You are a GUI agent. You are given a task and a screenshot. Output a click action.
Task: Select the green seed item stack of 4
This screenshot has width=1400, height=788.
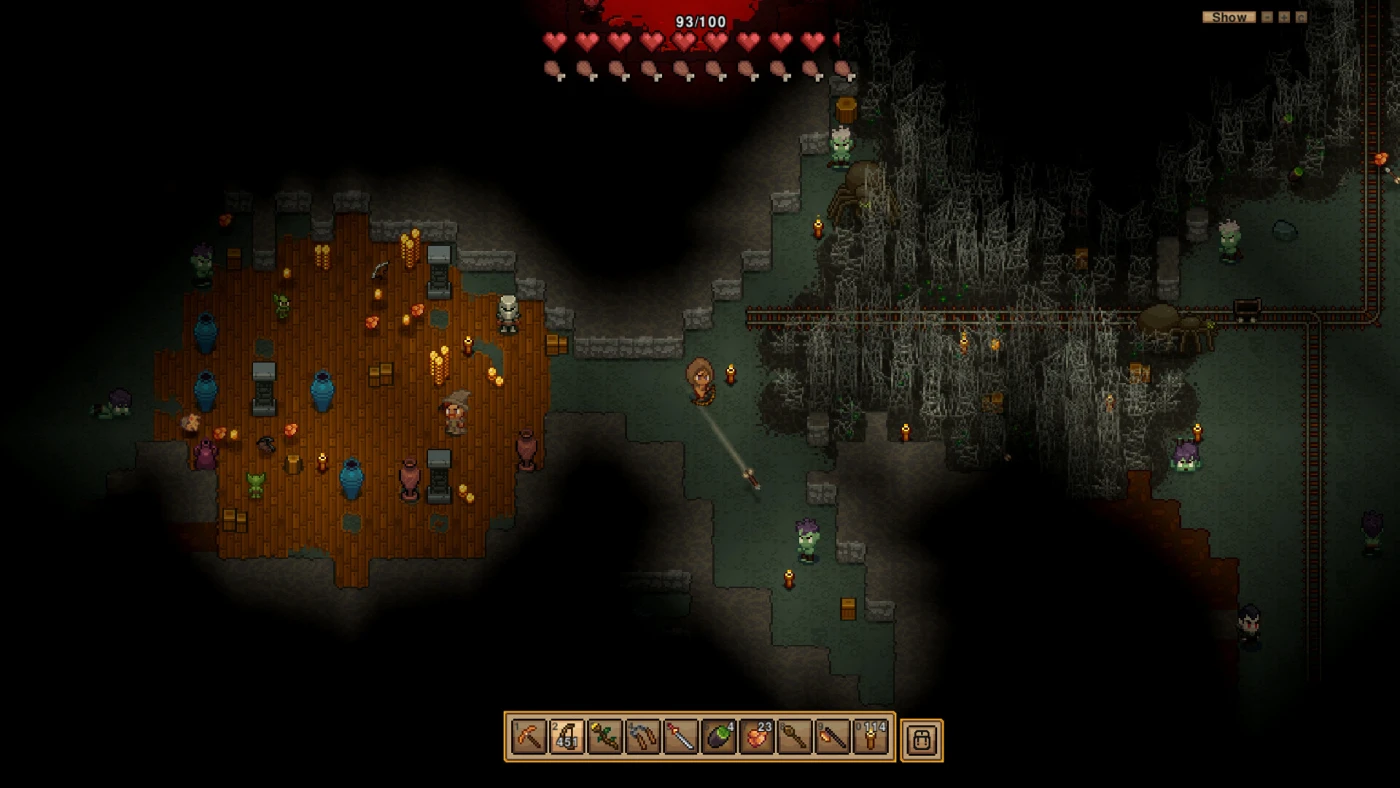tap(718, 738)
